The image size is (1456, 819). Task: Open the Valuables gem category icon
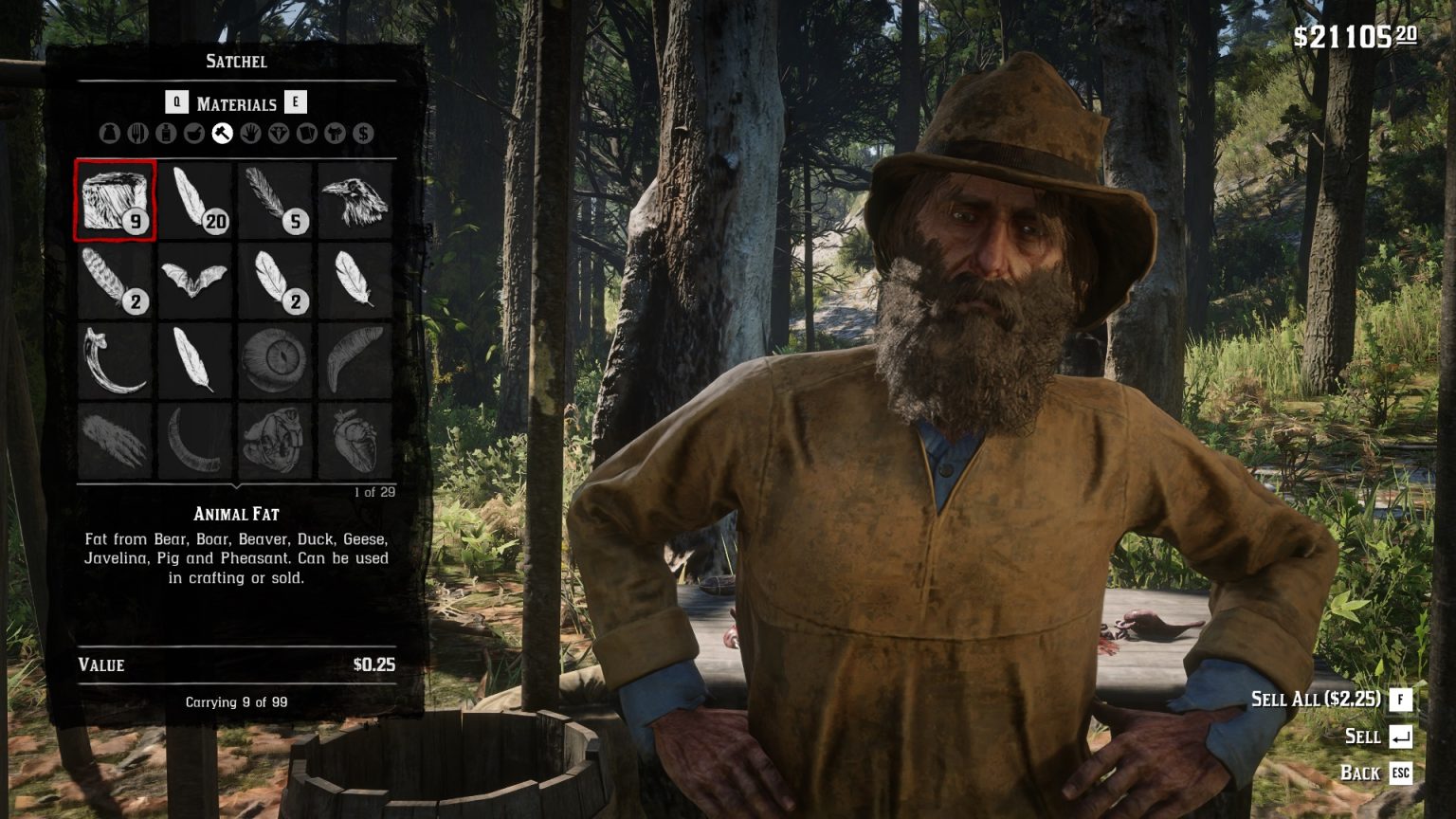coord(278,133)
